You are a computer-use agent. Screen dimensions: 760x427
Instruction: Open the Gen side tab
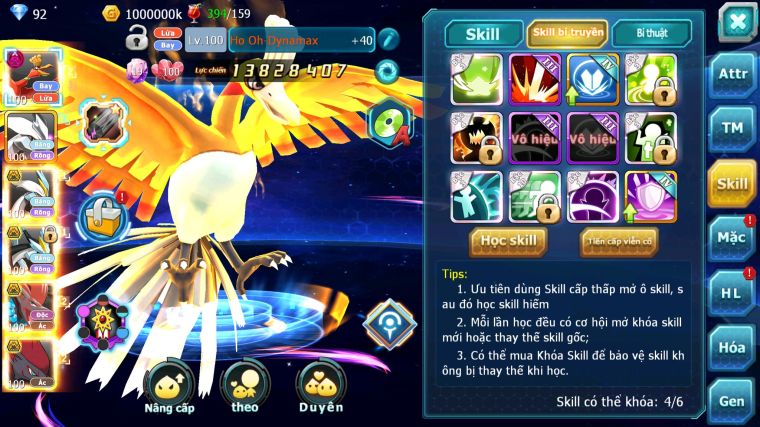pos(731,401)
